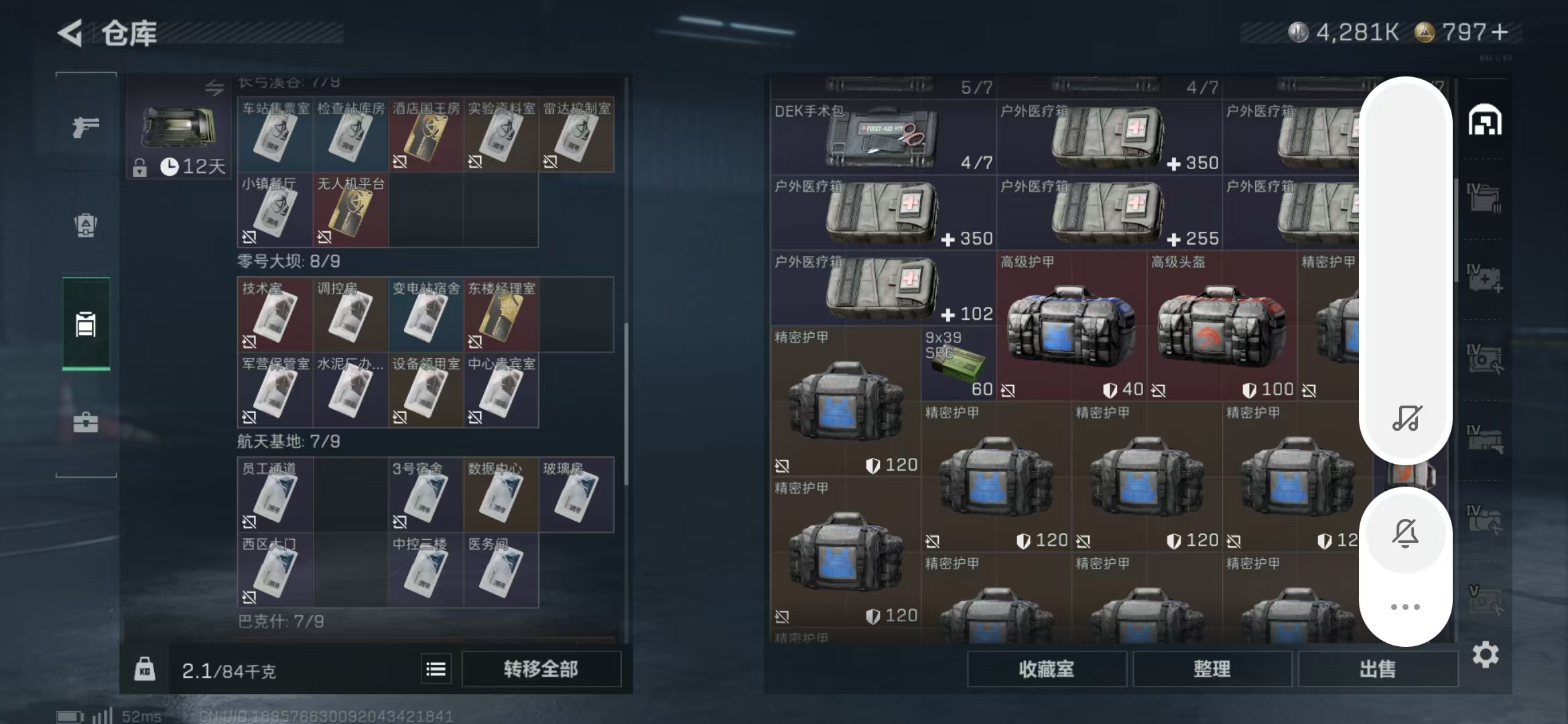Select the 东楼经理室 gold key card
The width and height of the screenshot is (1568, 724).
coord(501,315)
